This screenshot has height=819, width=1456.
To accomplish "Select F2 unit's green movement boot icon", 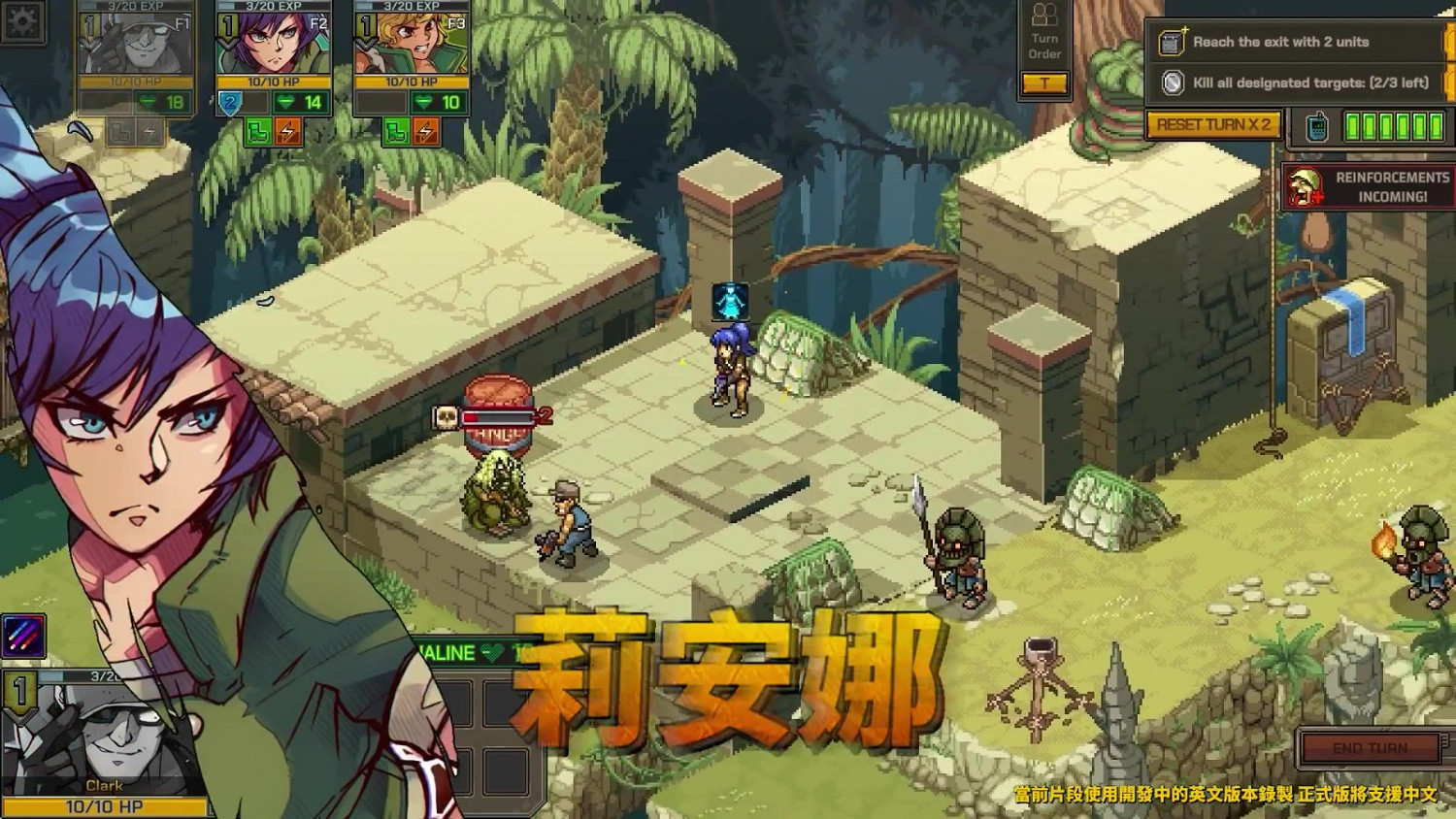I will click(259, 133).
